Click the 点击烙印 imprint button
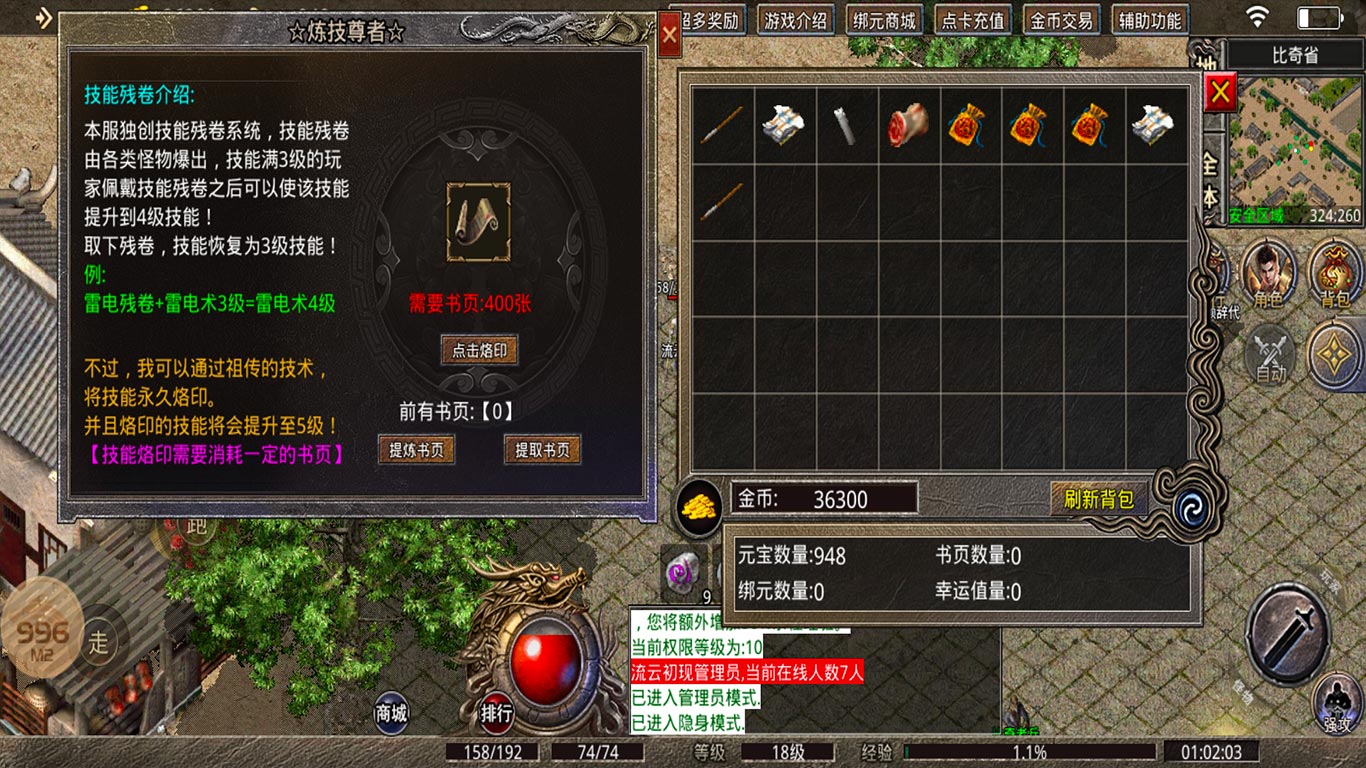1366x768 pixels. click(480, 350)
